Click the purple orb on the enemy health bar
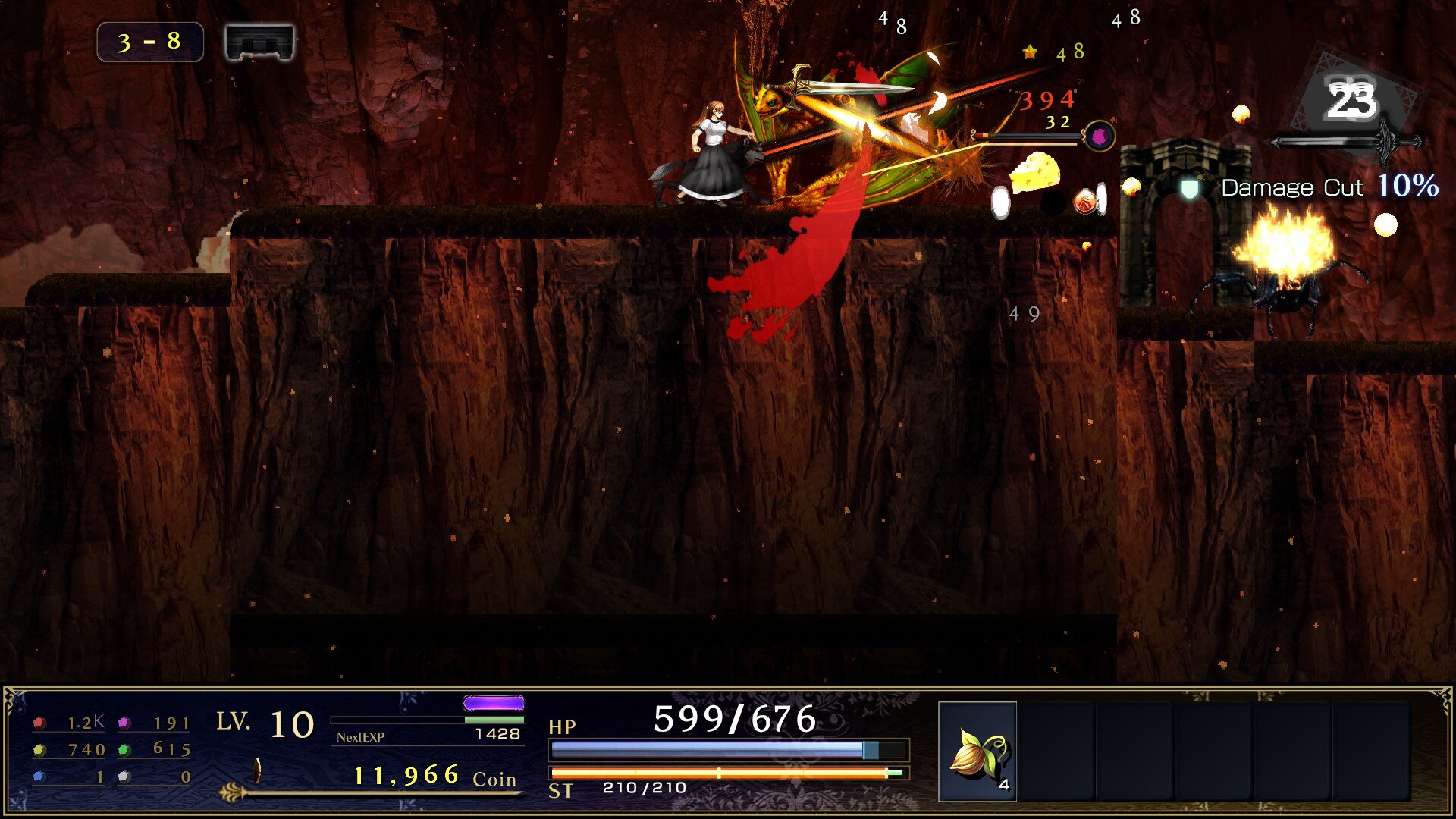Viewport: 1456px width, 819px height. [x=1100, y=136]
